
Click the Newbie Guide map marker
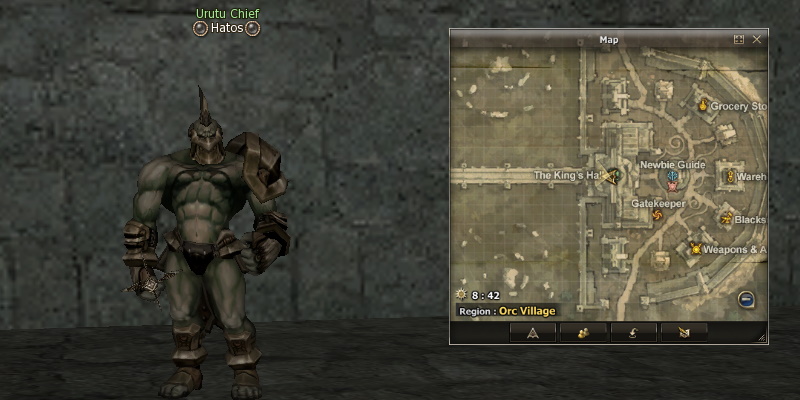pyautogui.click(x=673, y=178)
